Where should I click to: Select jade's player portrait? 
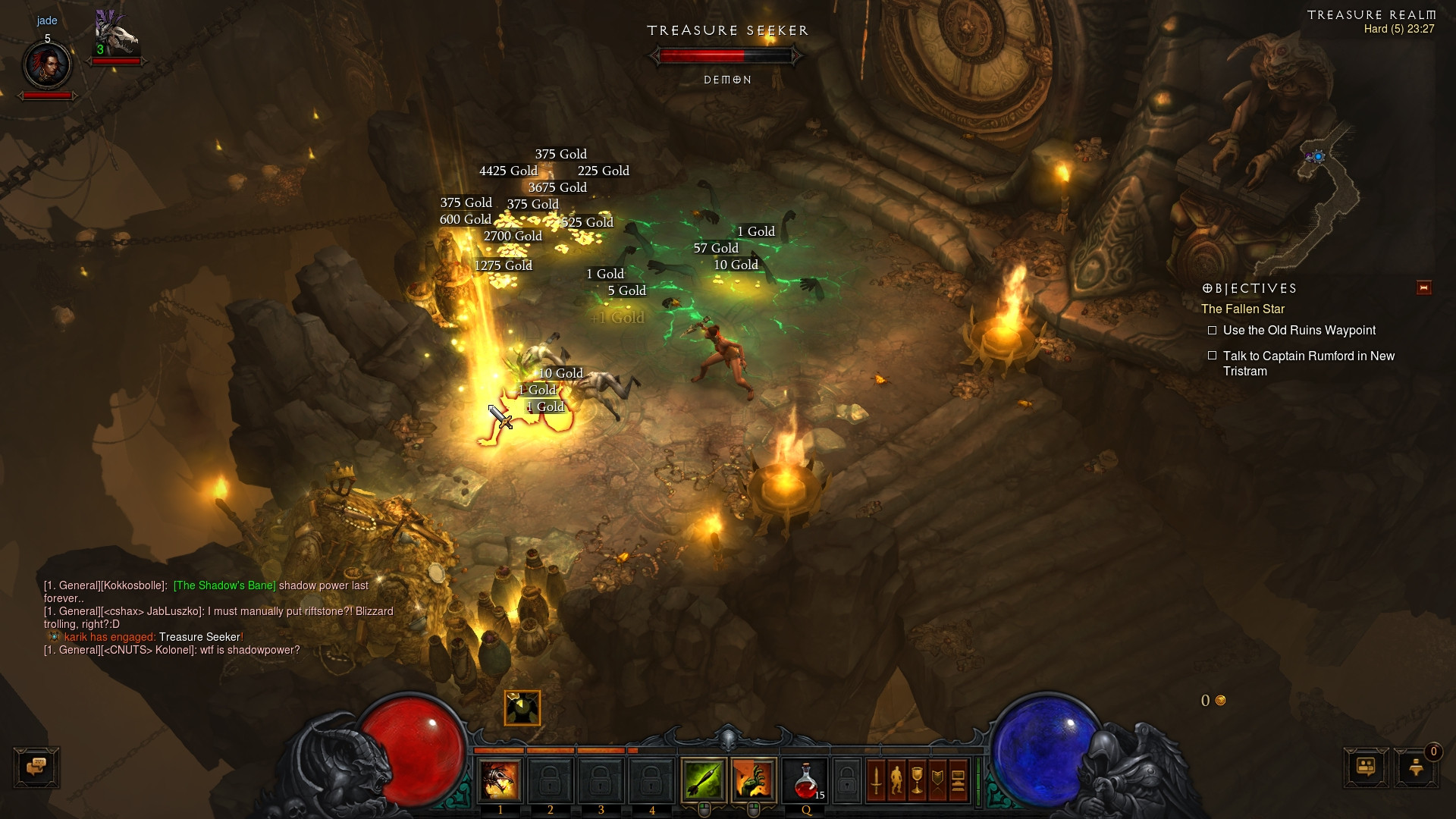click(48, 65)
